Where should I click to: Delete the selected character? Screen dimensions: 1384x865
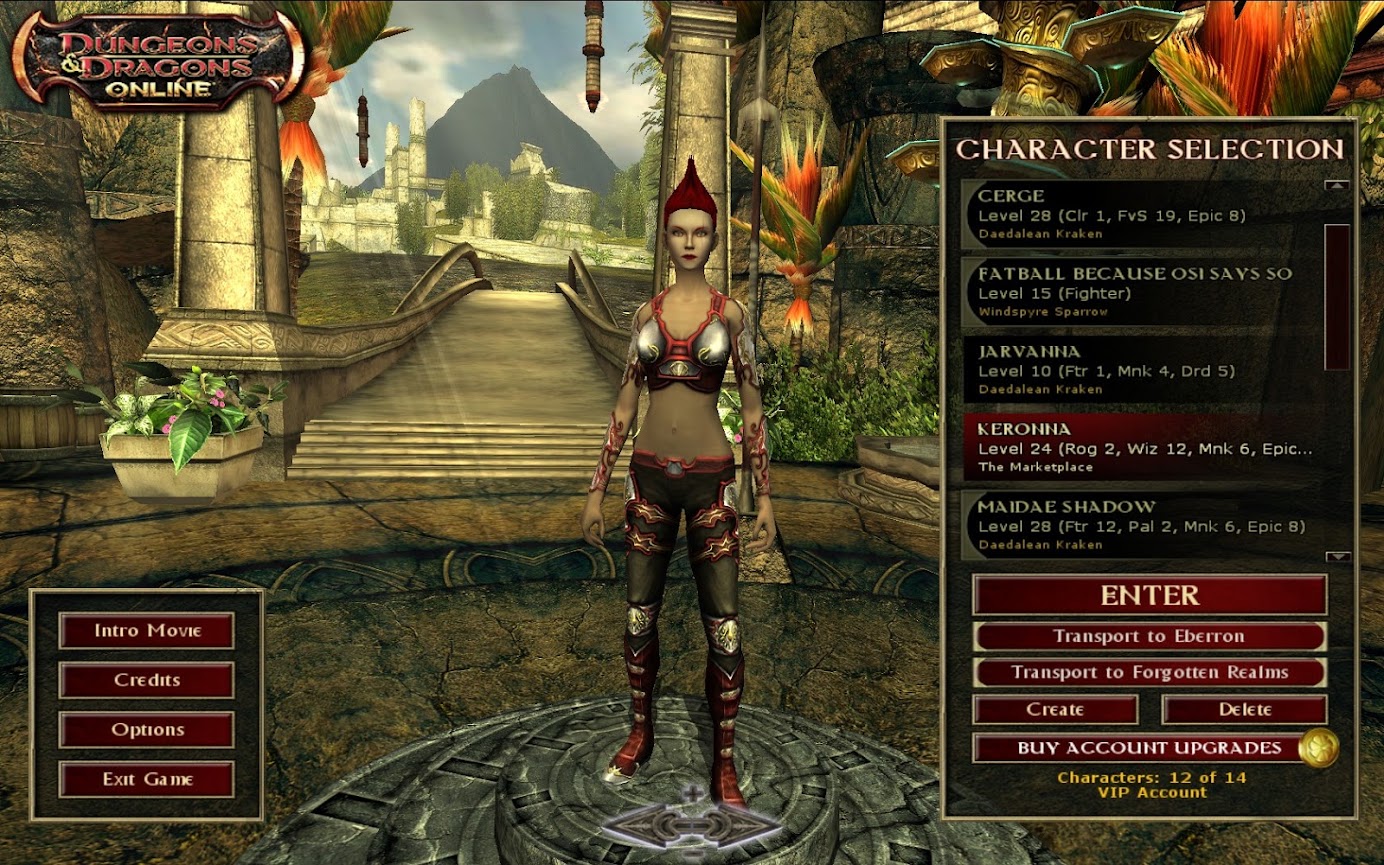1244,709
